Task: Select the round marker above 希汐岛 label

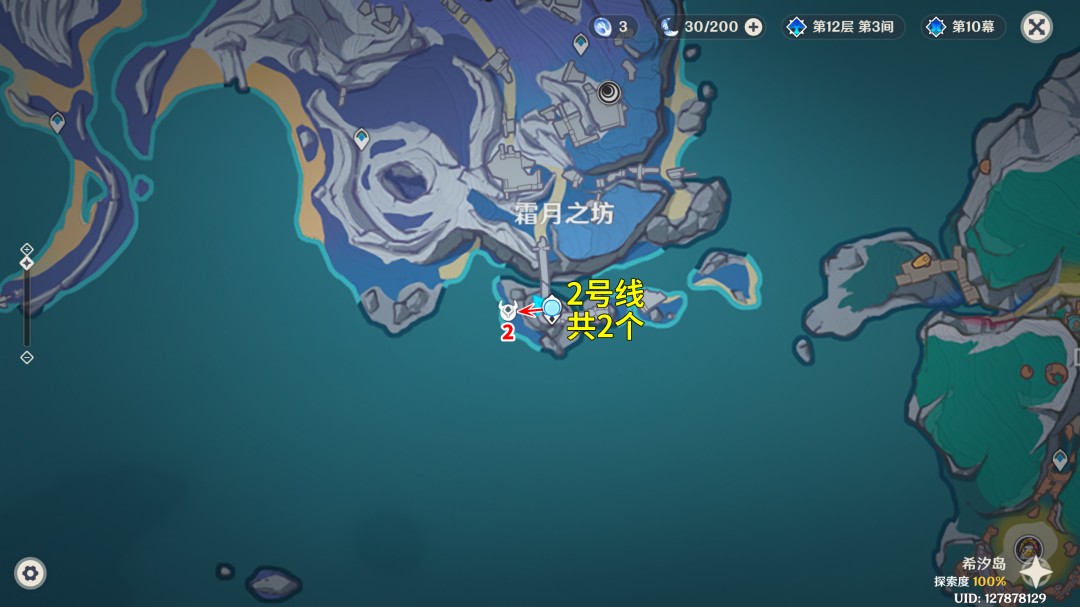Action: point(1028,547)
